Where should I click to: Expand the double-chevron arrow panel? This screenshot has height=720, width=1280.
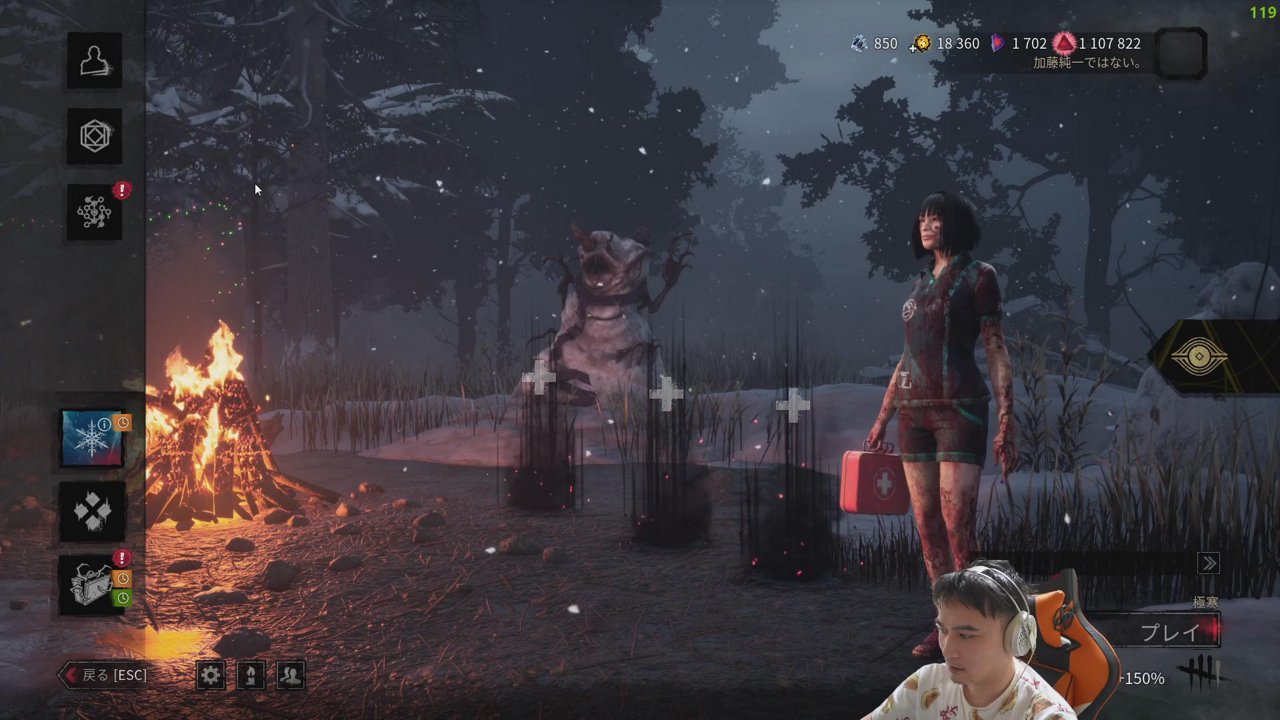(x=1208, y=563)
